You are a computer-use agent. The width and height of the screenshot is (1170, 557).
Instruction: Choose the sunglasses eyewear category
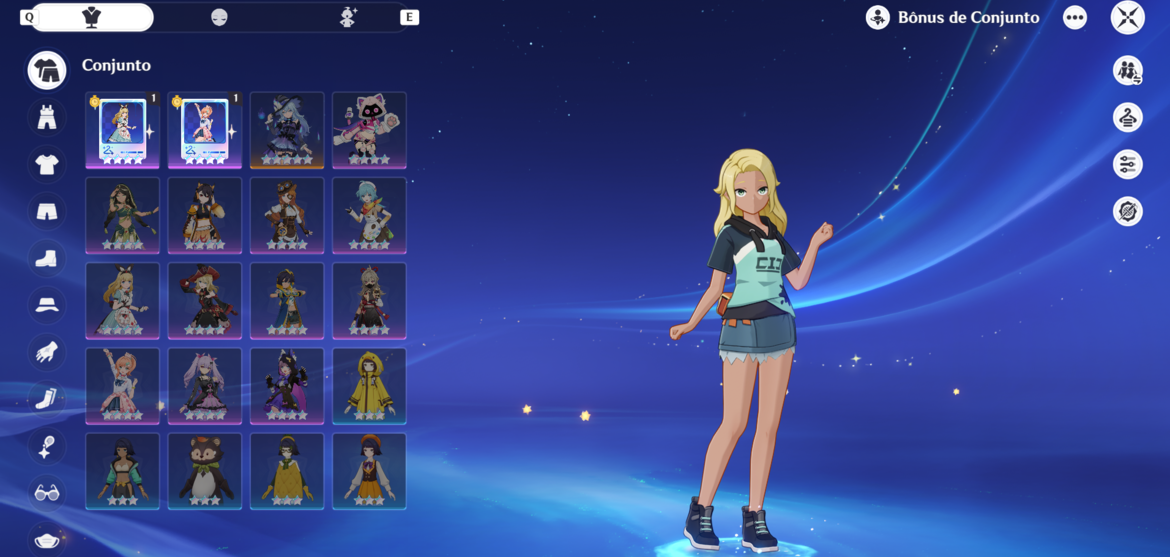click(x=47, y=493)
